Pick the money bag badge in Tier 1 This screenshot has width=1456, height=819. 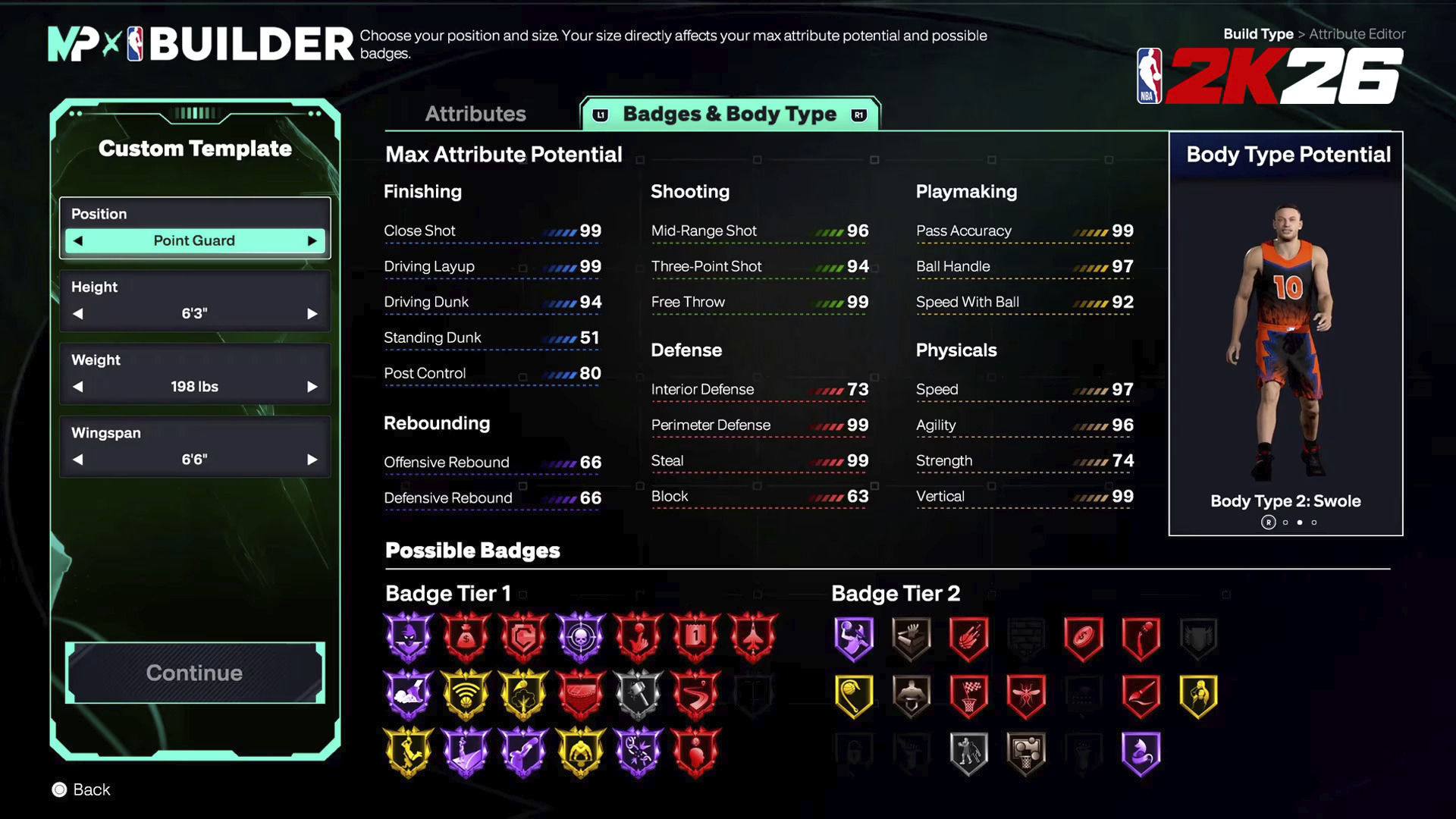tap(466, 637)
